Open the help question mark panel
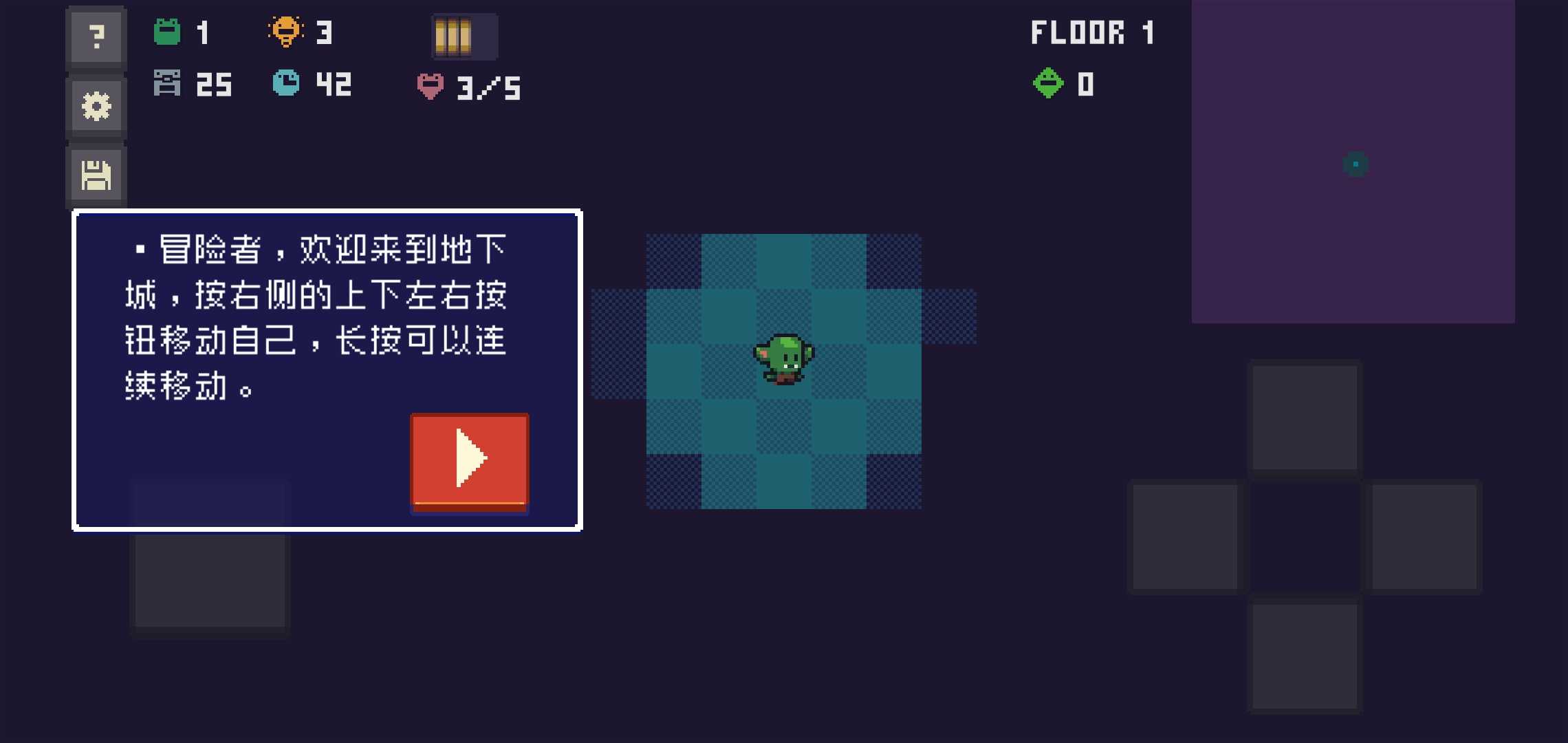This screenshot has width=1568, height=743. click(96, 36)
